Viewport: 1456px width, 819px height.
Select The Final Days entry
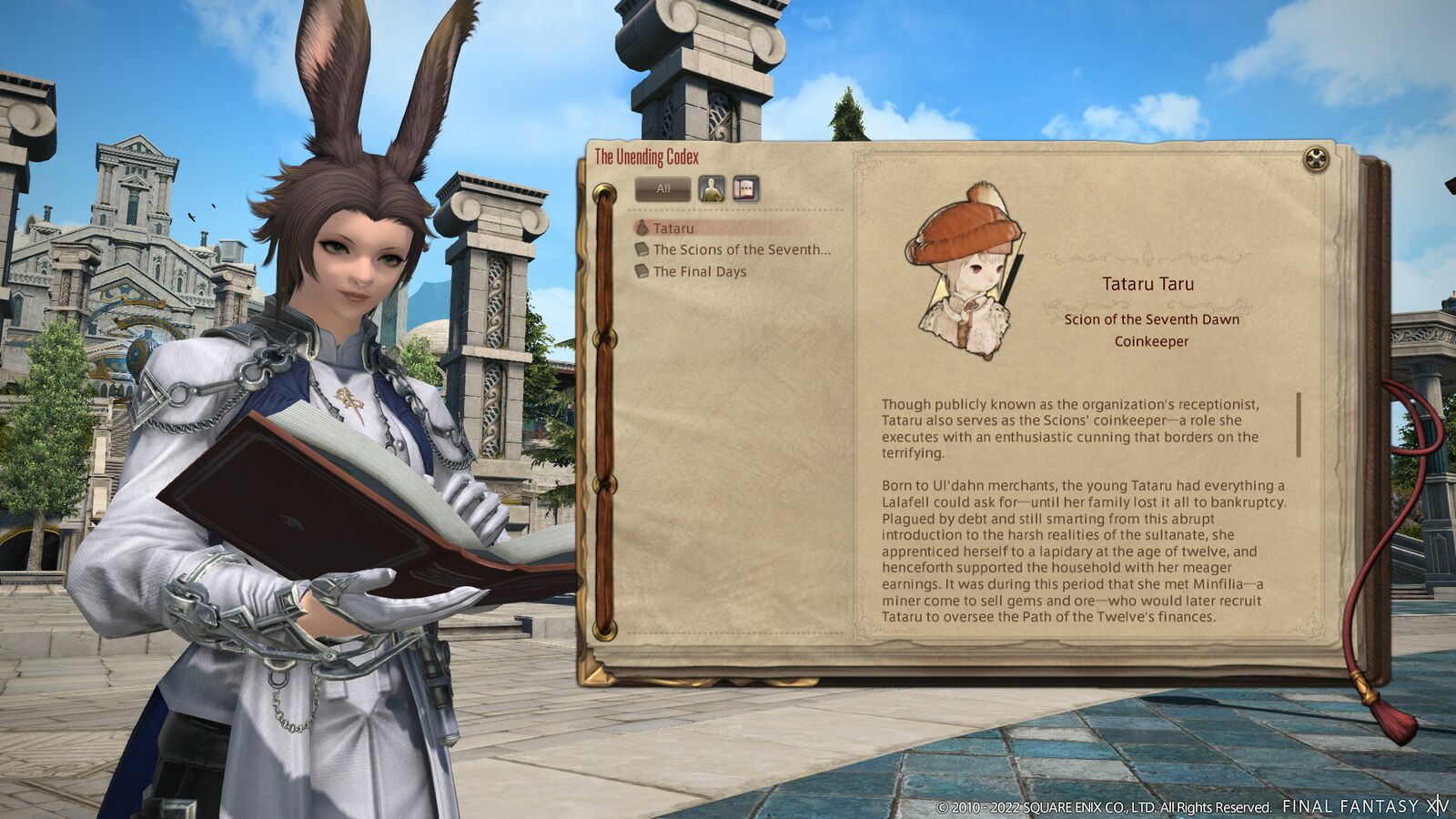[x=699, y=271]
